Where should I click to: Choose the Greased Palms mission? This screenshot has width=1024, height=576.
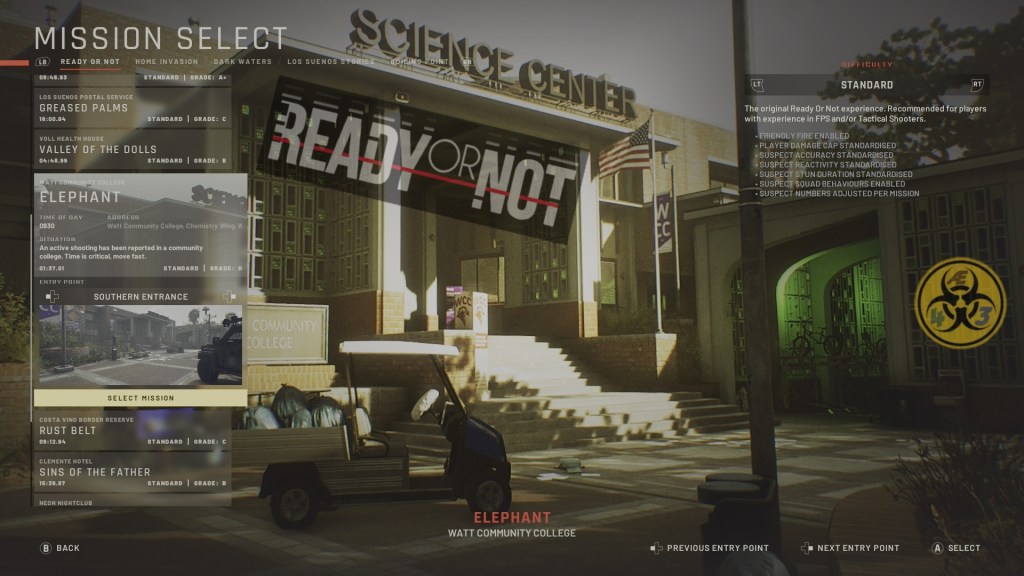point(134,108)
